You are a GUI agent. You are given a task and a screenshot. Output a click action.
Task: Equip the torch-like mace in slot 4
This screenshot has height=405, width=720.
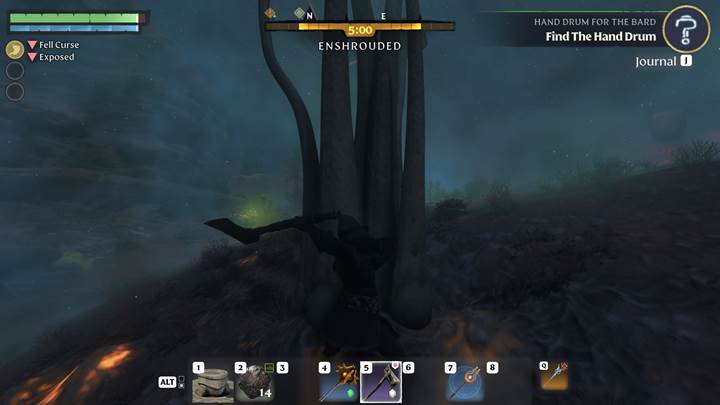[339, 383]
